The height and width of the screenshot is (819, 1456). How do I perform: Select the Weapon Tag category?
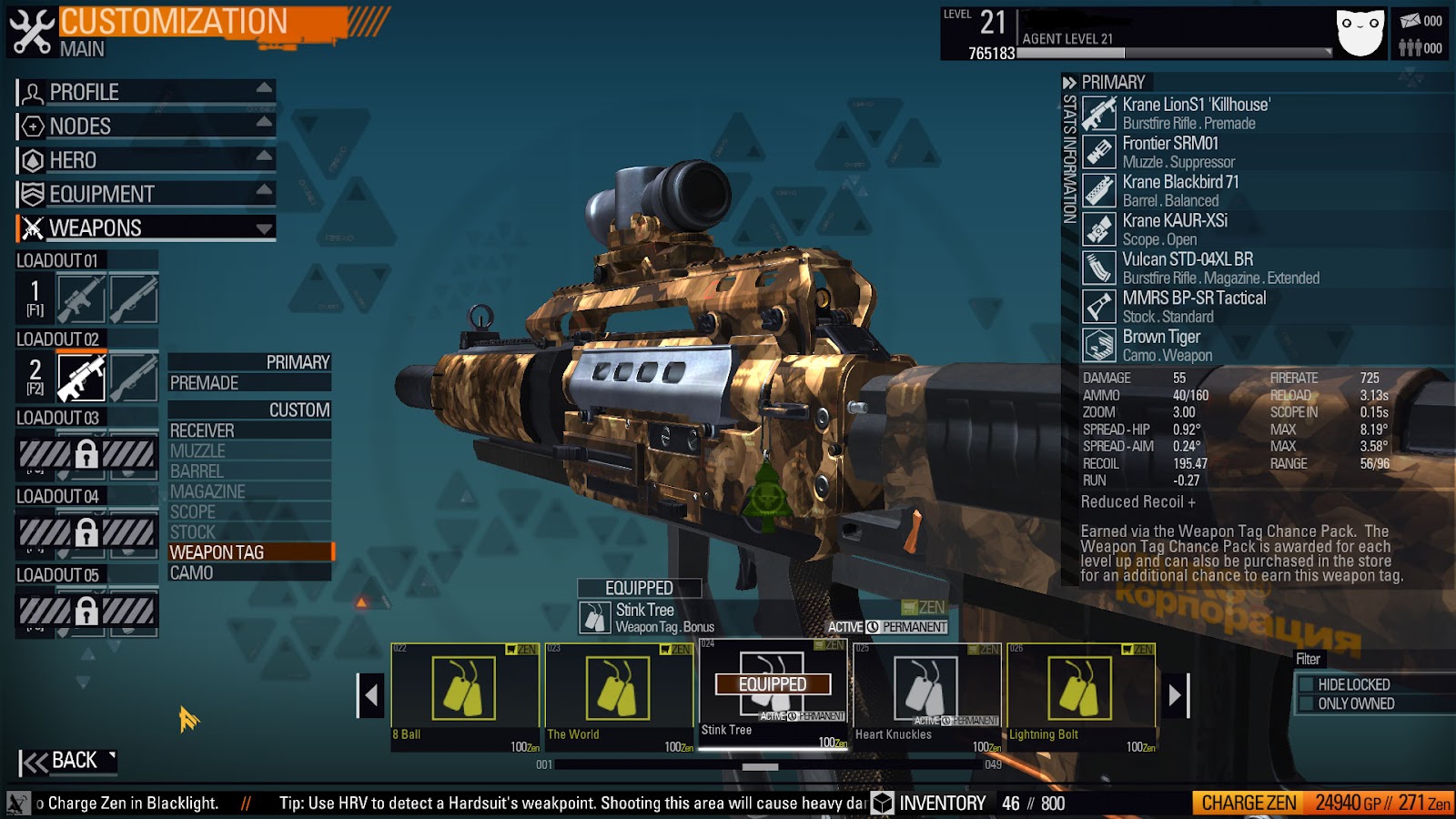[248, 552]
